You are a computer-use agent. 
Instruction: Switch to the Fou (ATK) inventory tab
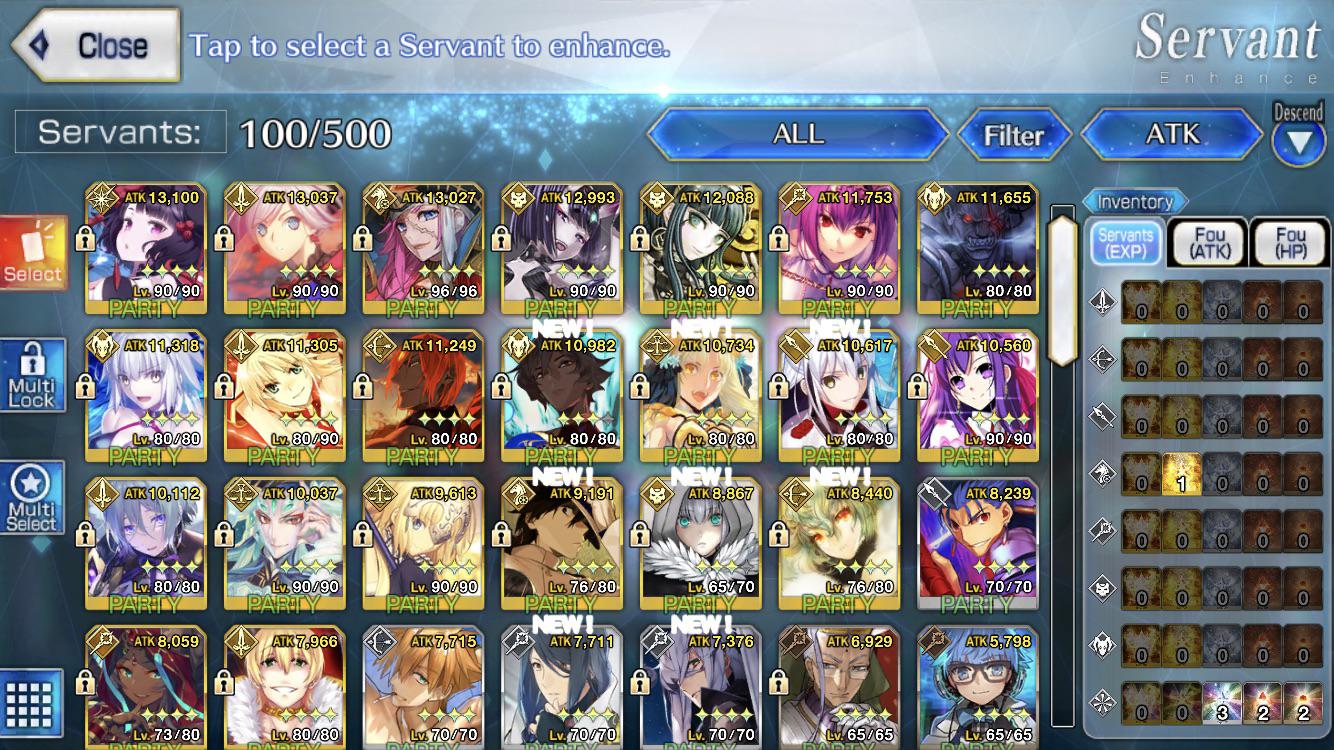[1207, 240]
